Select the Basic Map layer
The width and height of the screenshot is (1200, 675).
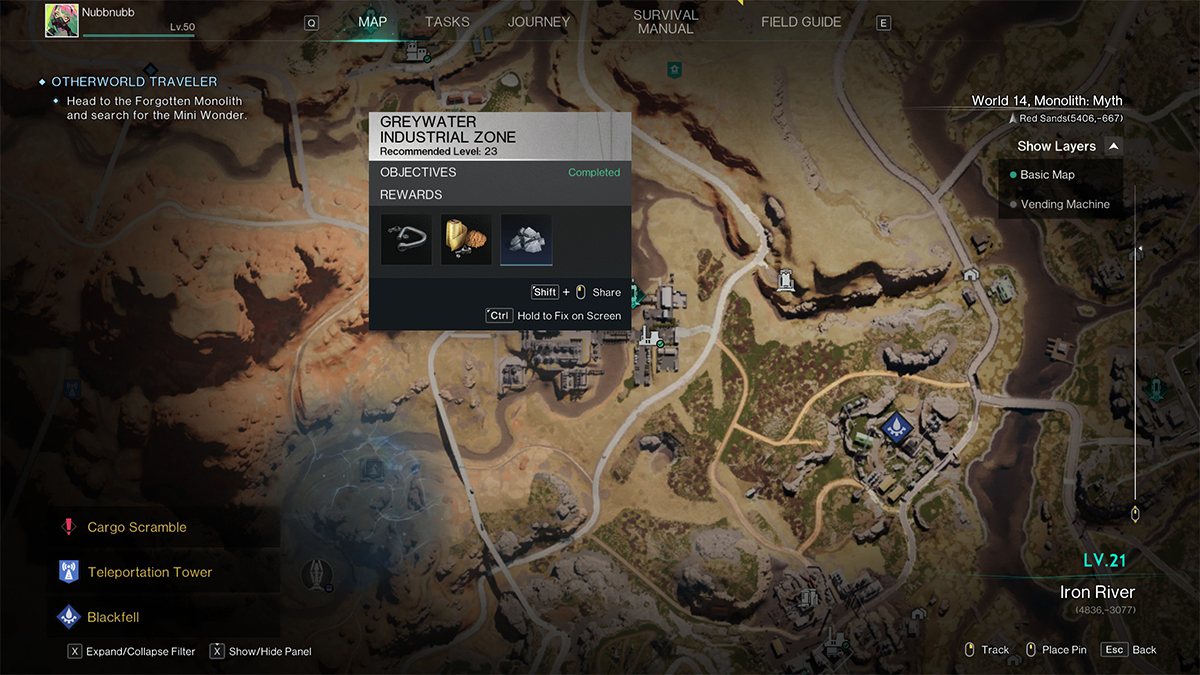1047,175
